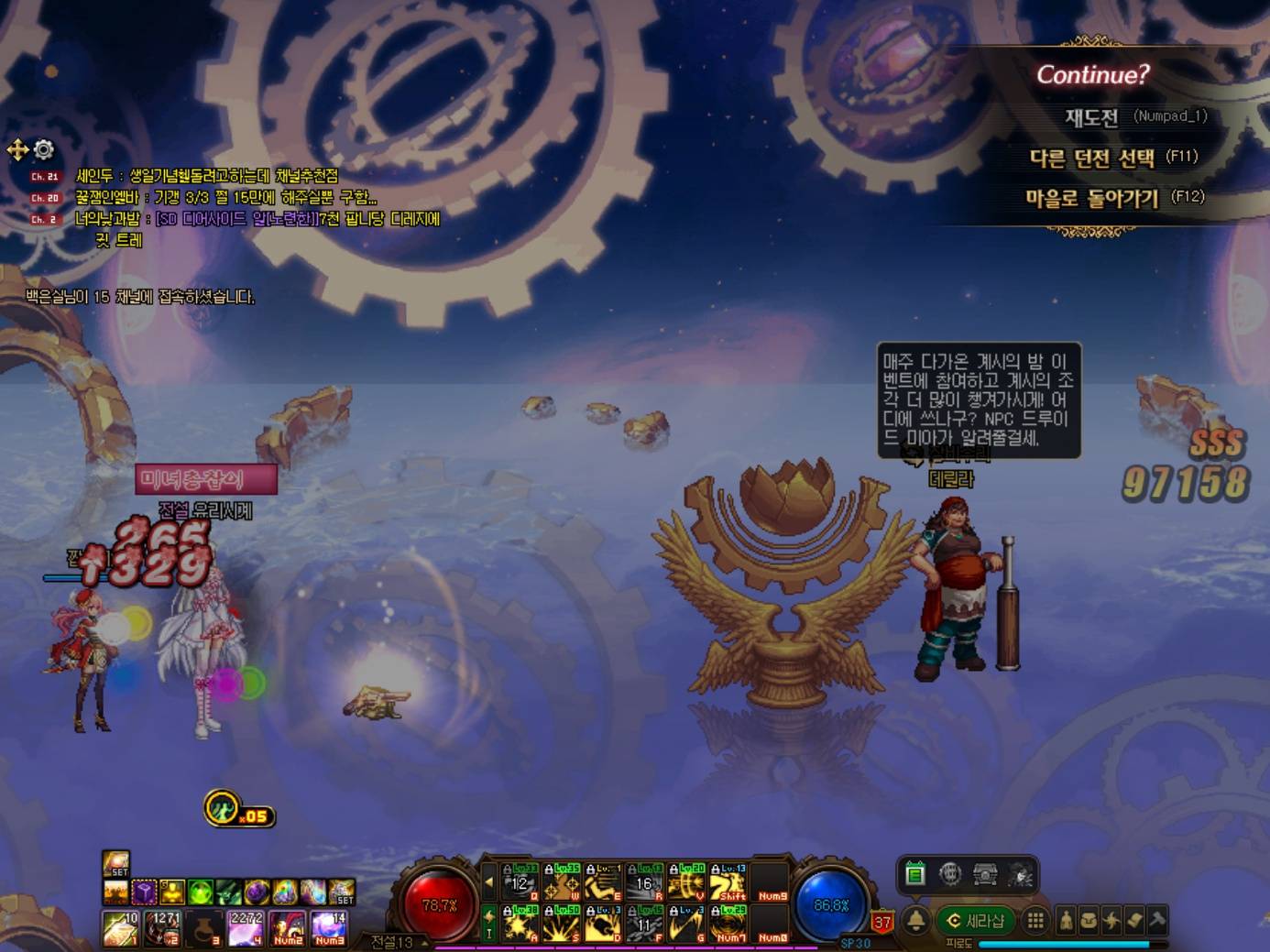Screen dimensions: 1270x952
Task: Choose 마을로 돌아가기 to return to town
Action: click(x=1091, y=198)
